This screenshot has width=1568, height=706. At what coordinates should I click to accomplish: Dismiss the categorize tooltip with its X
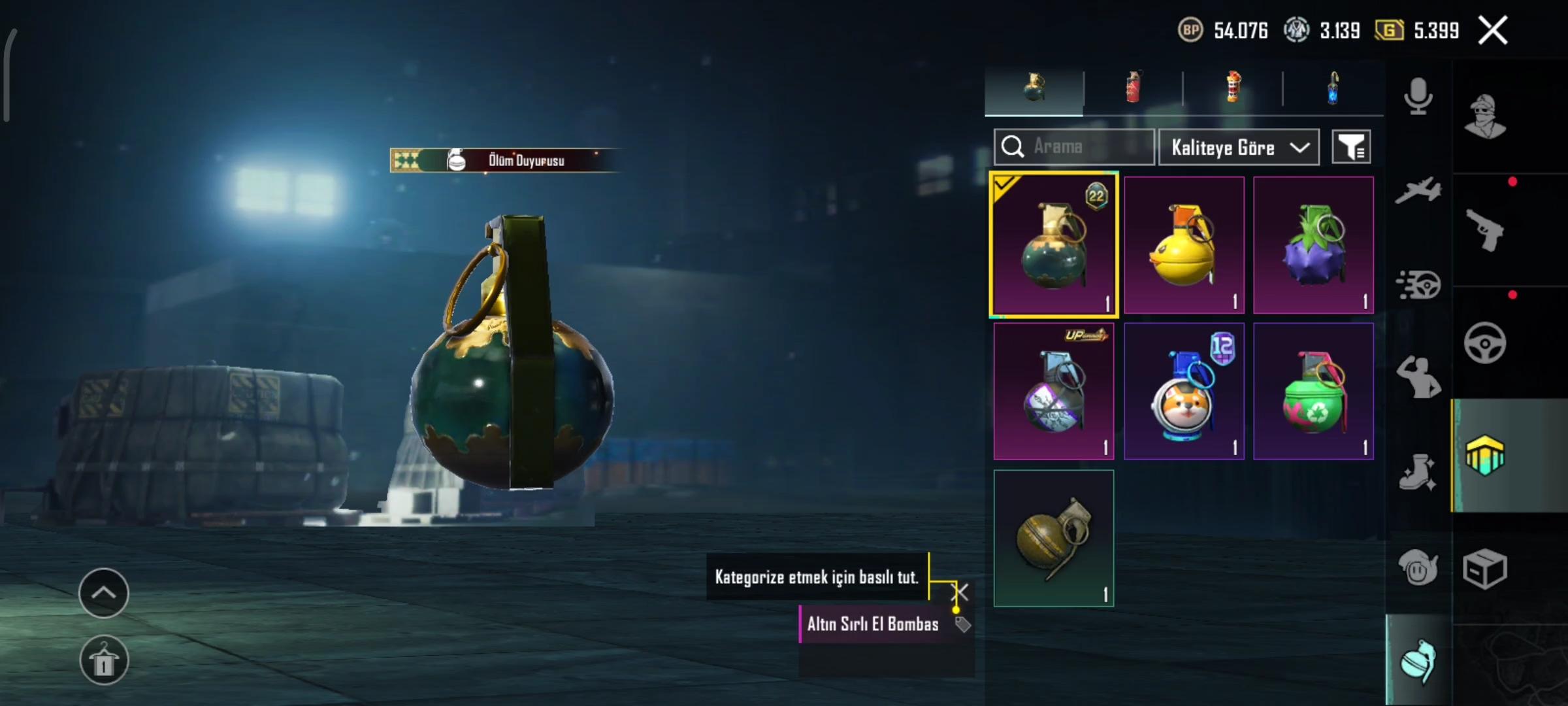tap(961, 592)
